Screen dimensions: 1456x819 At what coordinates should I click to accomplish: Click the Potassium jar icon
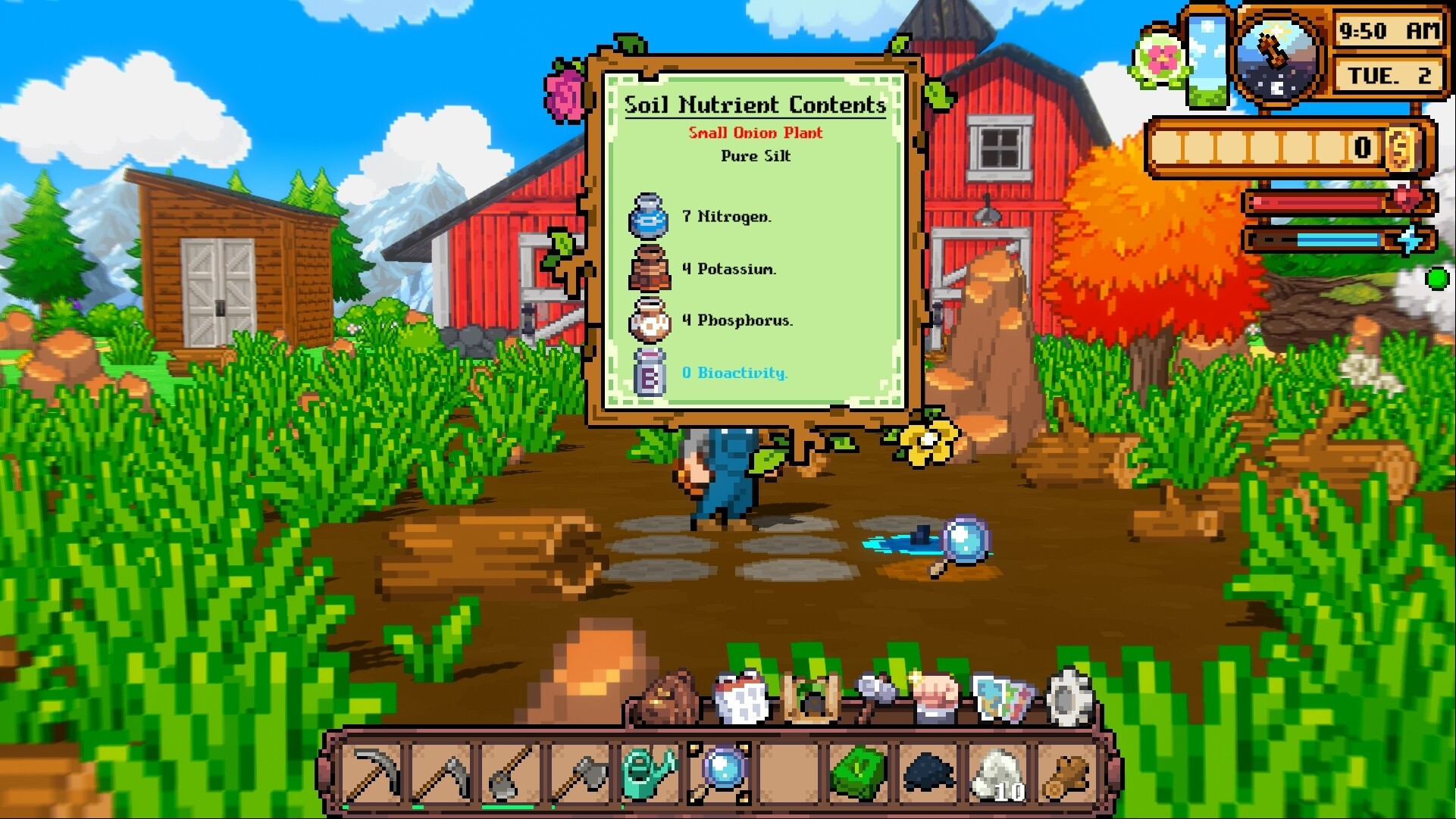649,270
